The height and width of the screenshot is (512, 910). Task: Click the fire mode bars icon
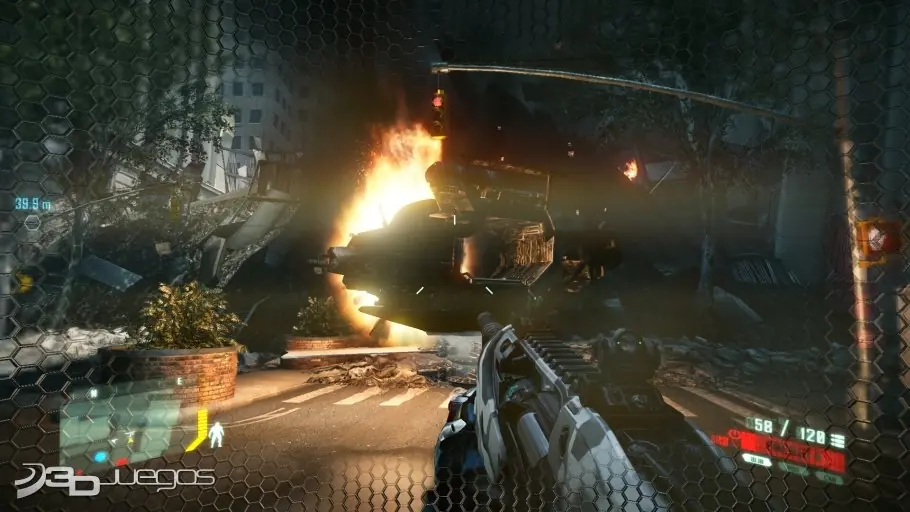click(x=836, y=440)
